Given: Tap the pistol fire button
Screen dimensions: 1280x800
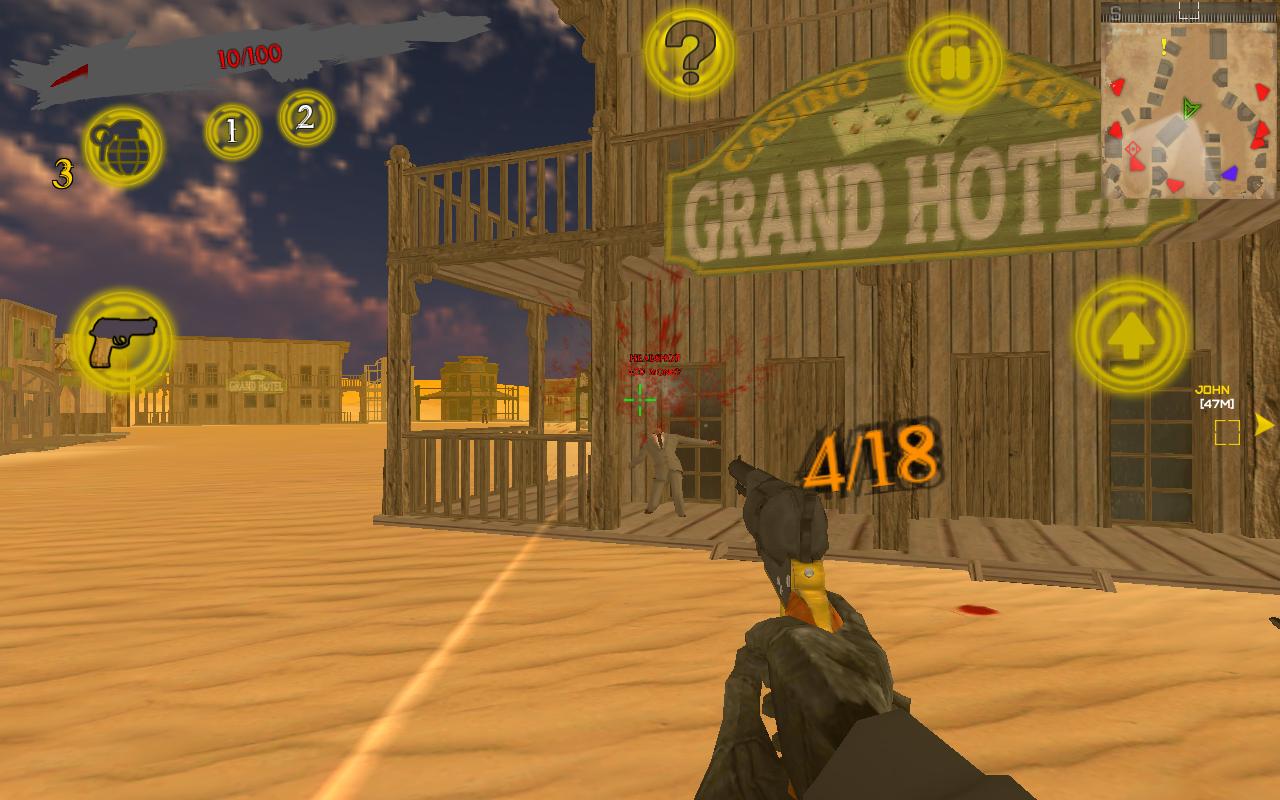Looking at the screenshot, I should pos(122,342).
